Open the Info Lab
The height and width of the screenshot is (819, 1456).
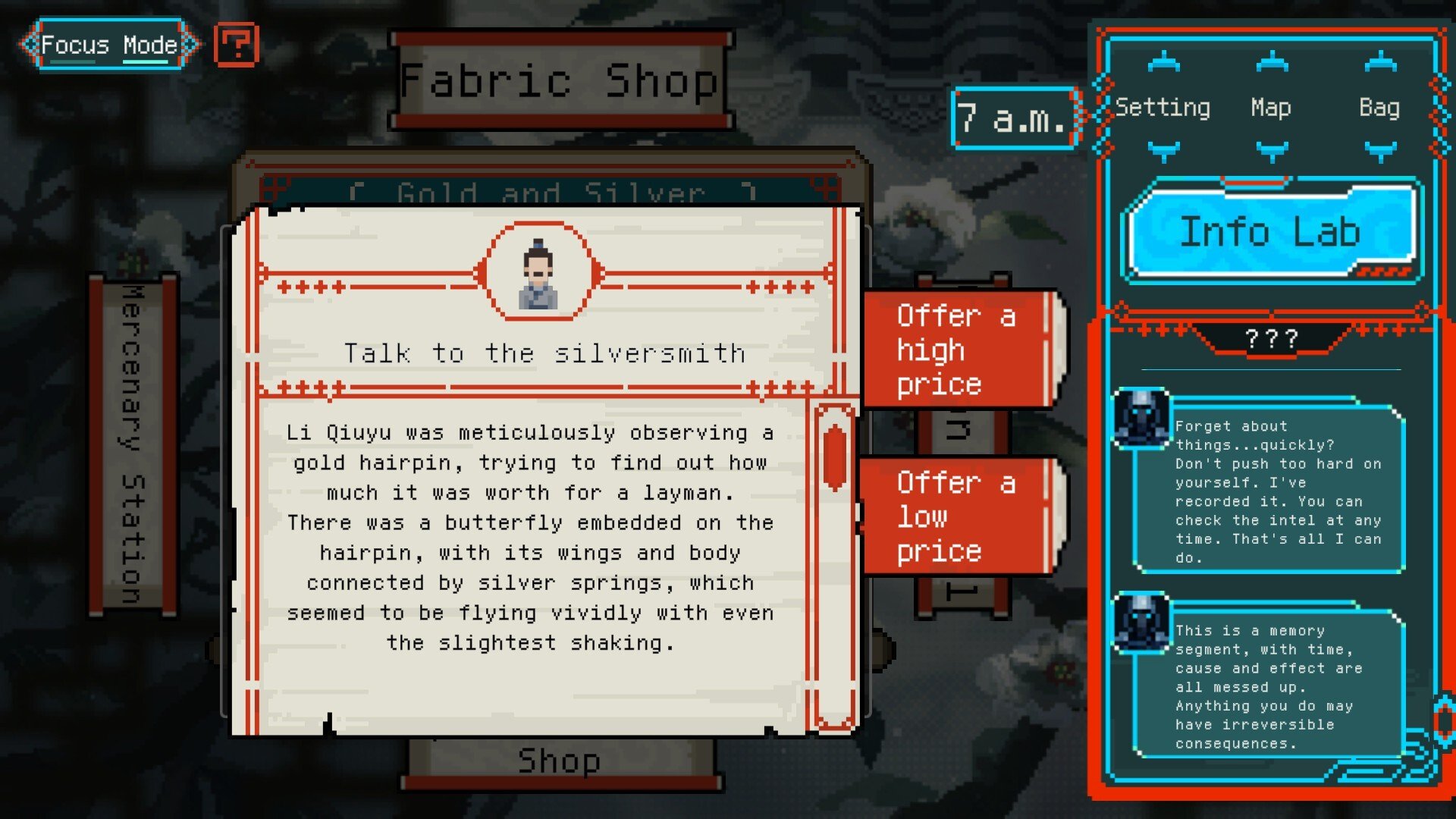(x=1270, y=231)
